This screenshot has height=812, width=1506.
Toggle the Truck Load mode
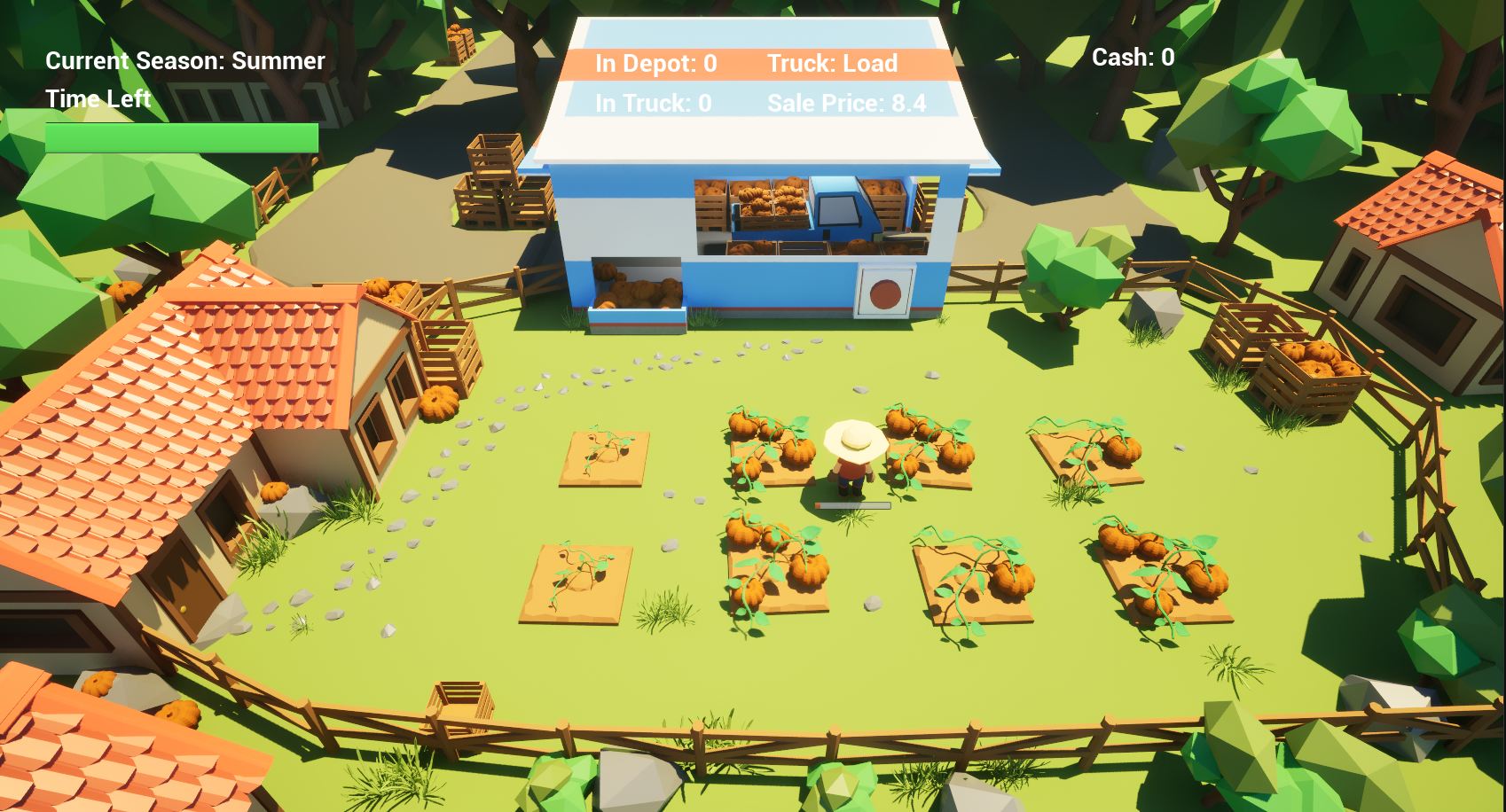[x=834, y=63]
